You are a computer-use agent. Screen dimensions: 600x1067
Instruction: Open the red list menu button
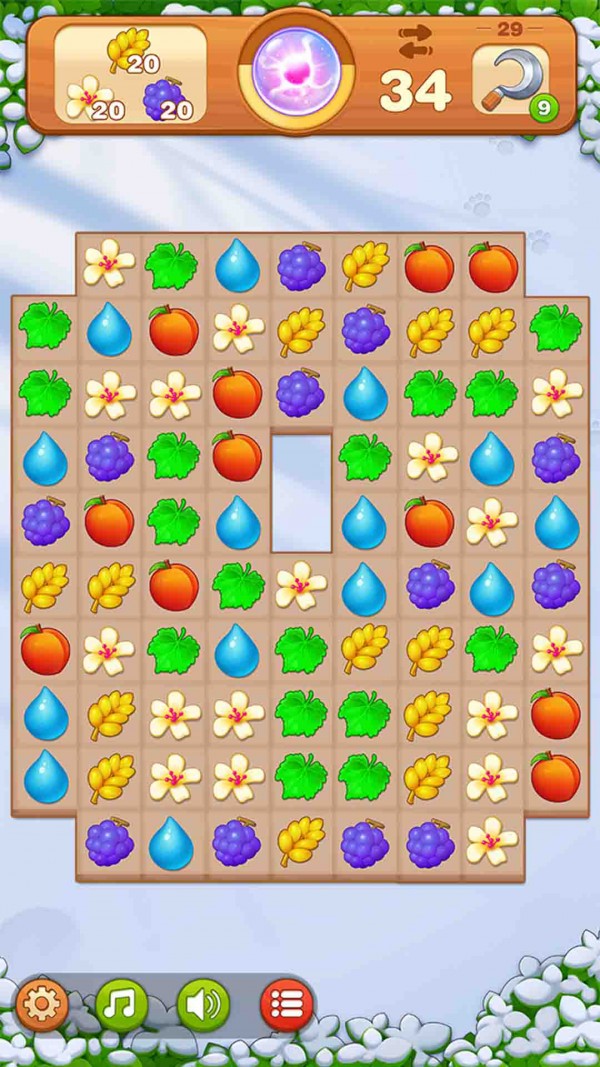pyautogui.click(x=286, y=1002)
